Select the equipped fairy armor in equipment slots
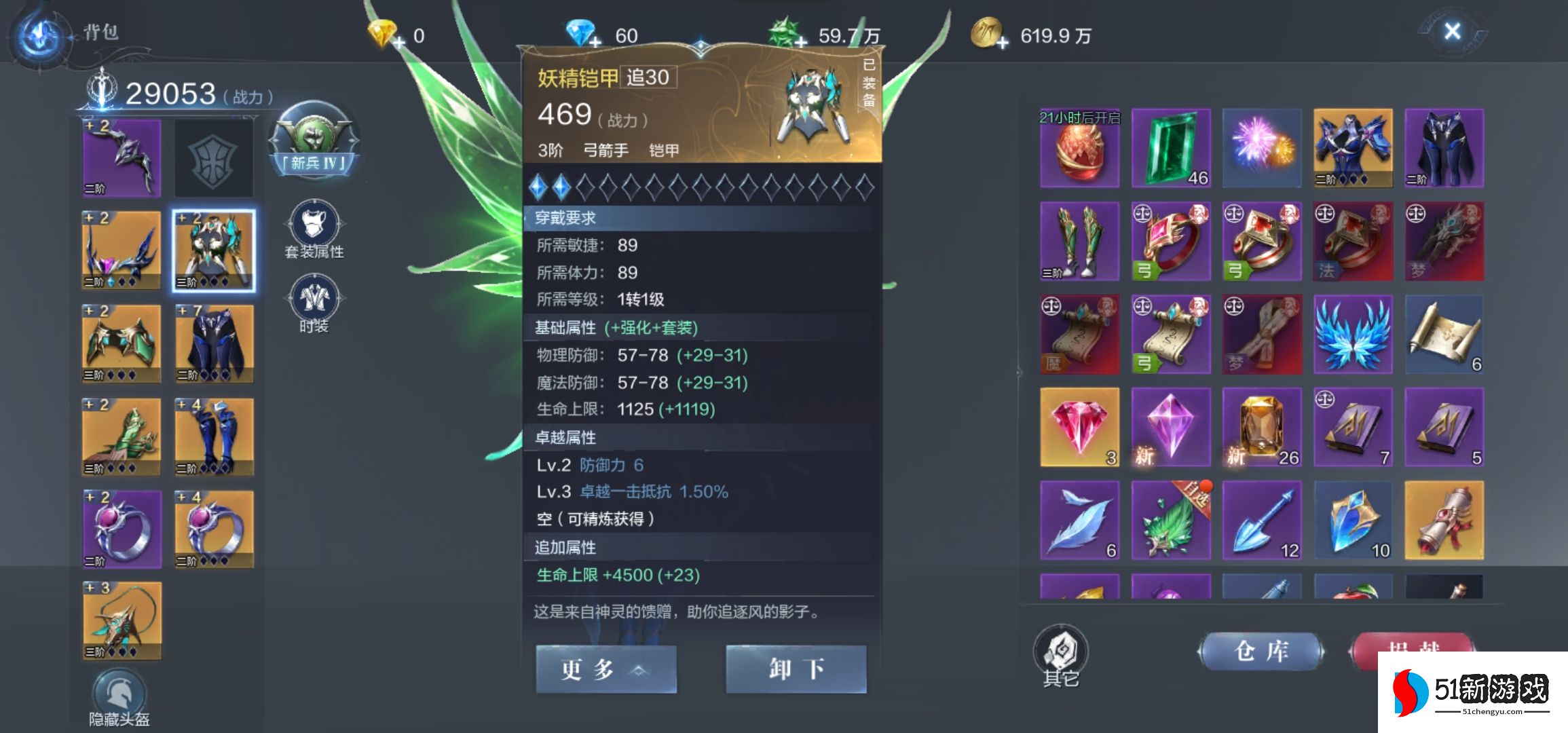1568x733 pixels. (x=213, y=249)
